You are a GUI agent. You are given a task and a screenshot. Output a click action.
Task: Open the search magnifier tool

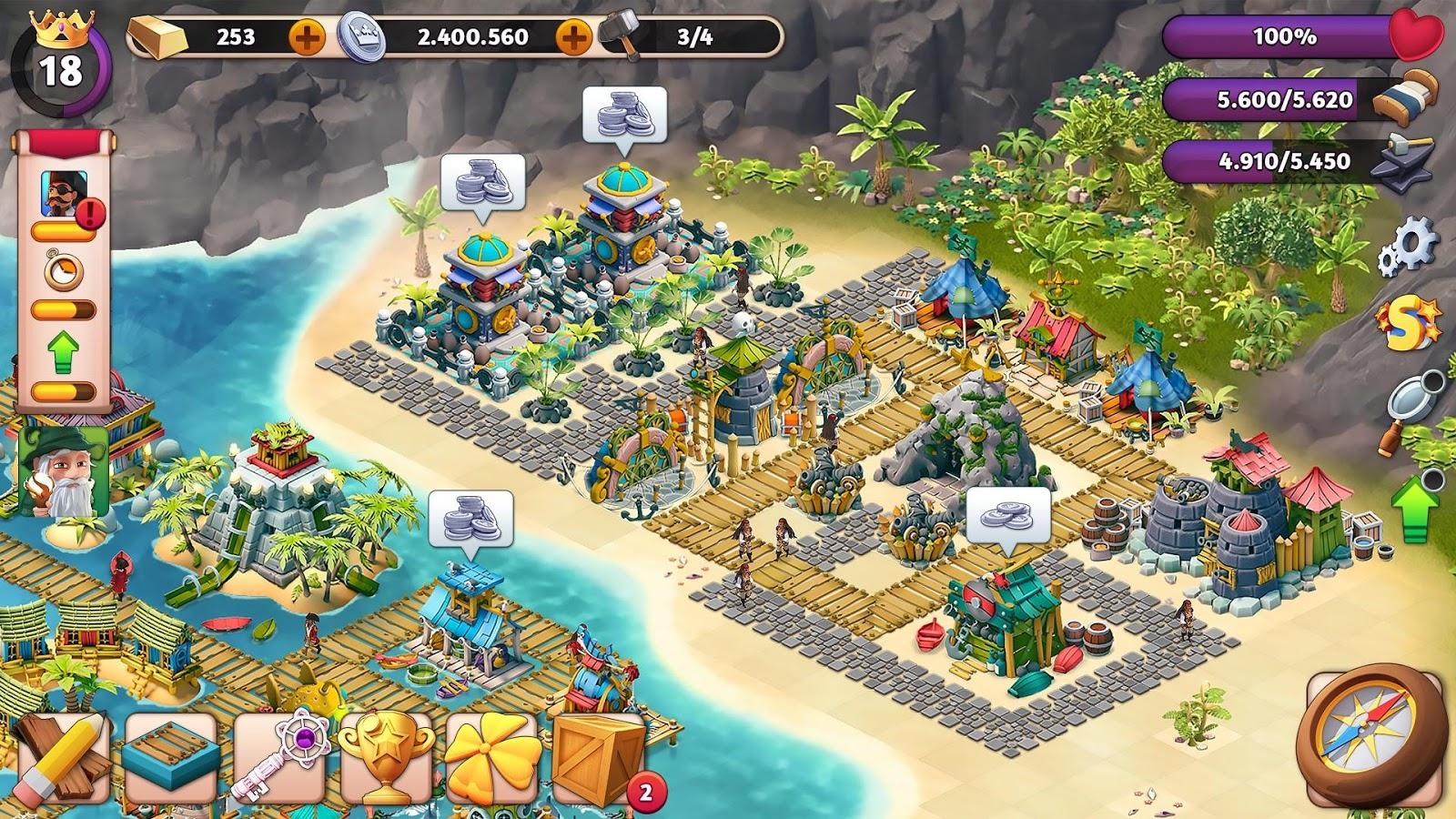1409,399
